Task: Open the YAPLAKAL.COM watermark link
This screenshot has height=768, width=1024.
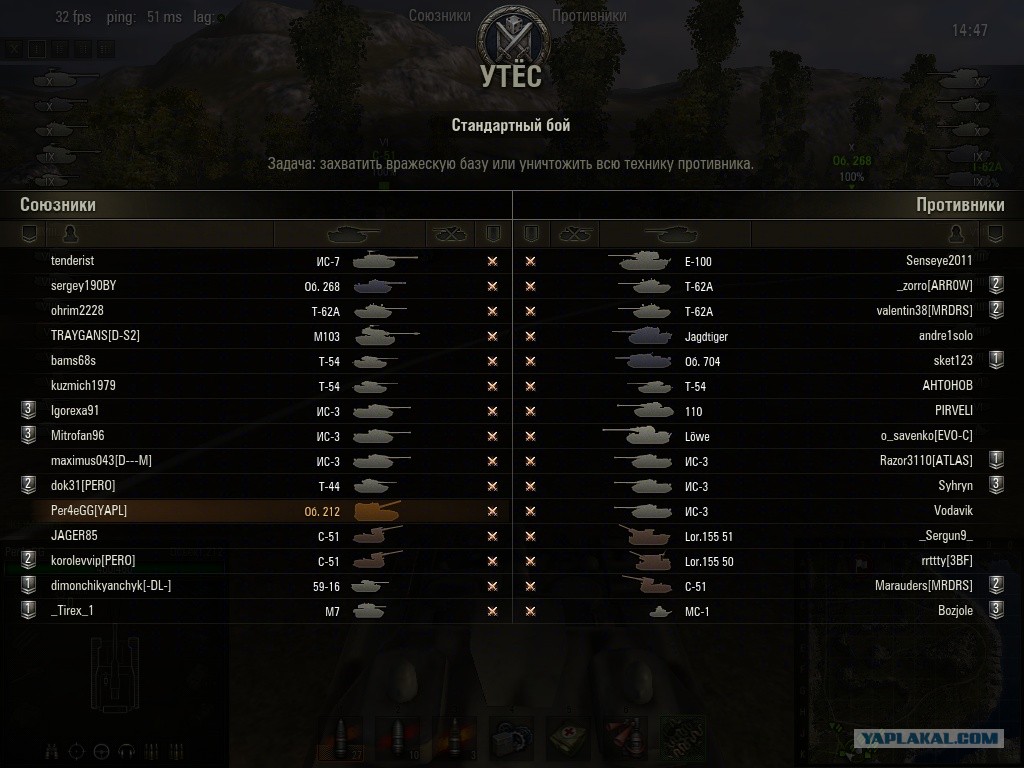Action: coord(929,740)
